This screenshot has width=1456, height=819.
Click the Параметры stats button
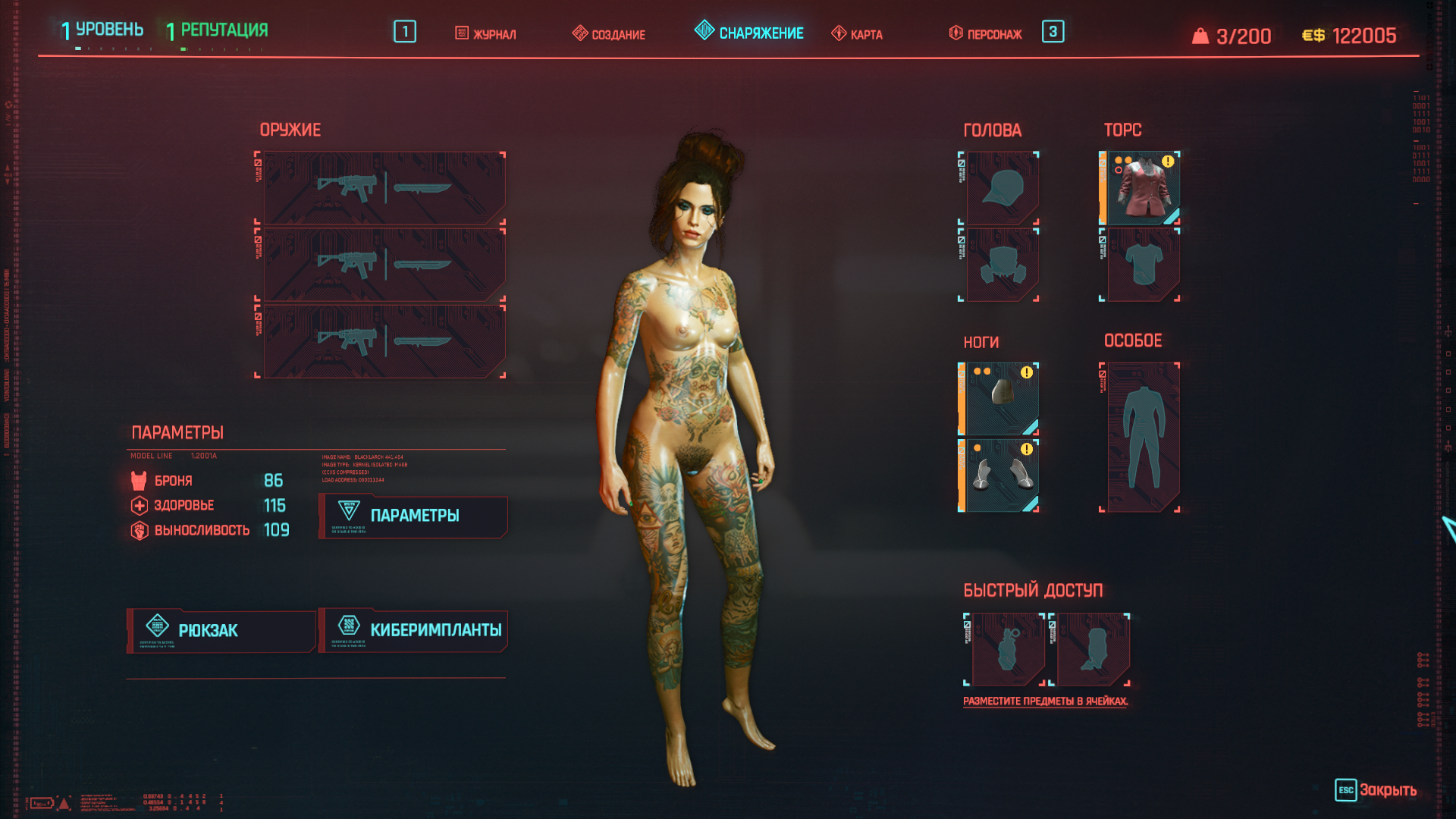point(414,516)
